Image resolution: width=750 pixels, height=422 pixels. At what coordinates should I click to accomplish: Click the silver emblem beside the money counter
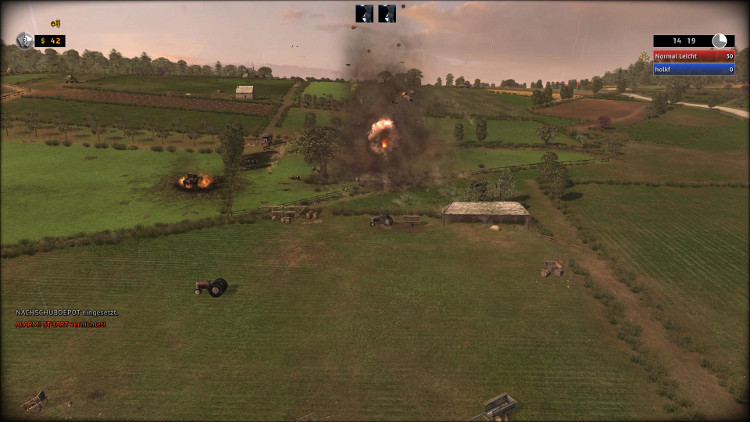(25, 40)
